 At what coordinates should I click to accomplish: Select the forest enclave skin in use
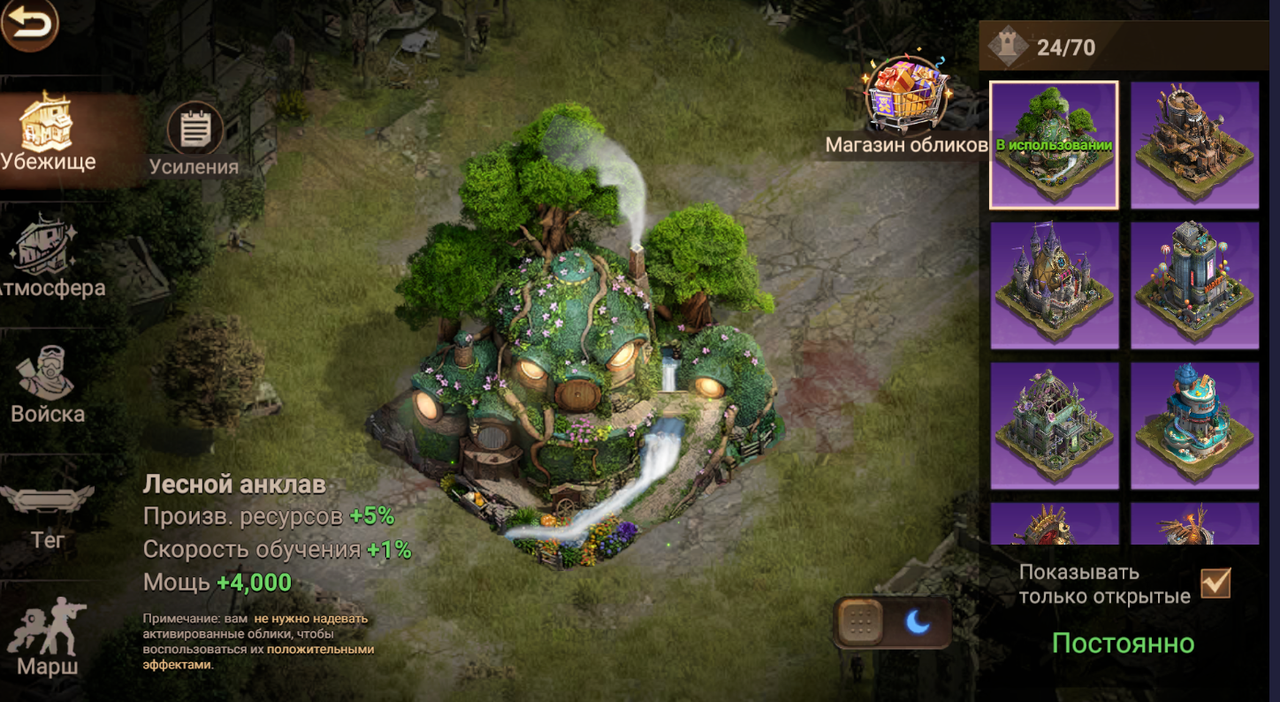click(x=1054, y=145)
